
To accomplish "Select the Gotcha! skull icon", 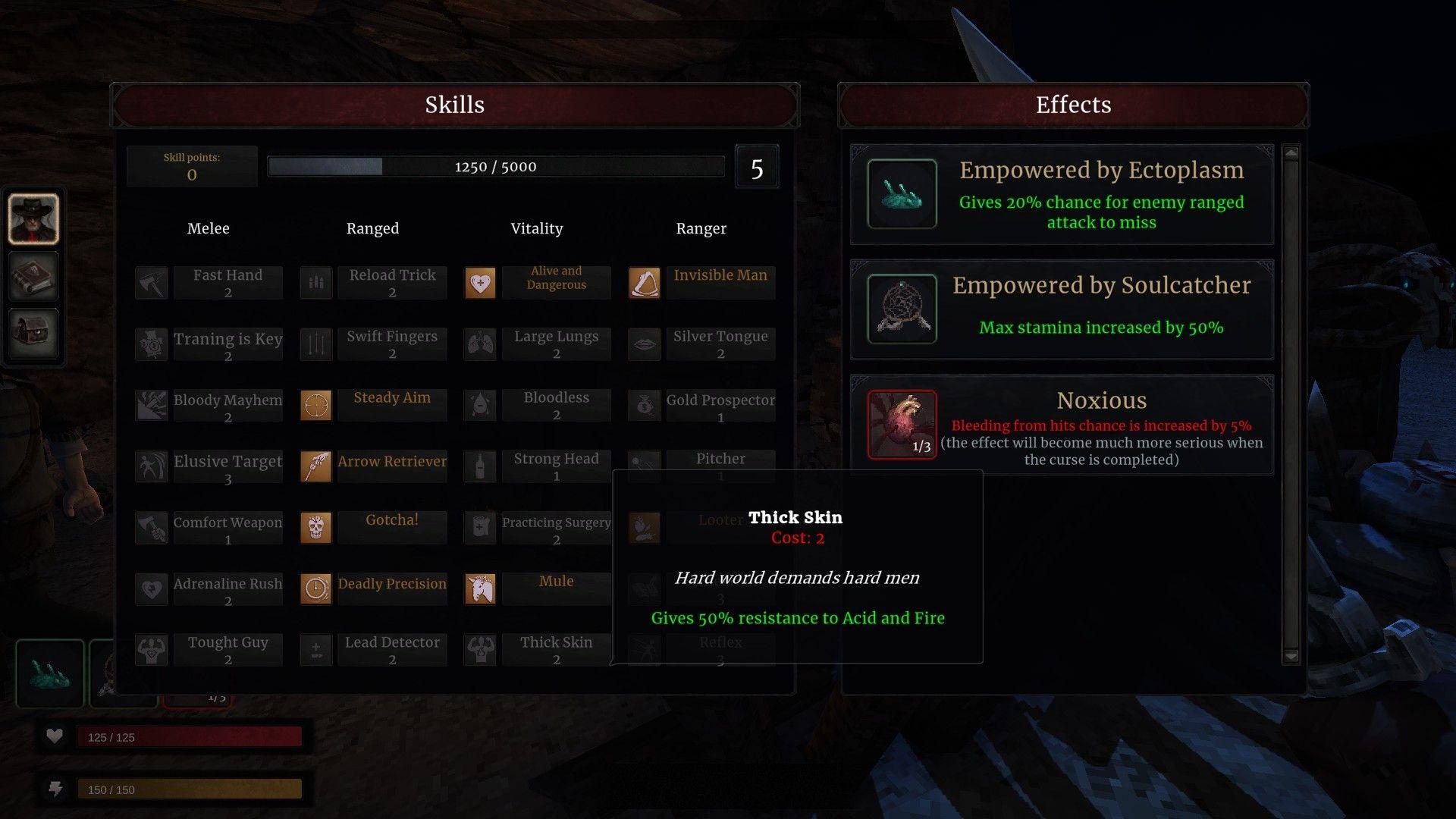I will pos(315,528).
